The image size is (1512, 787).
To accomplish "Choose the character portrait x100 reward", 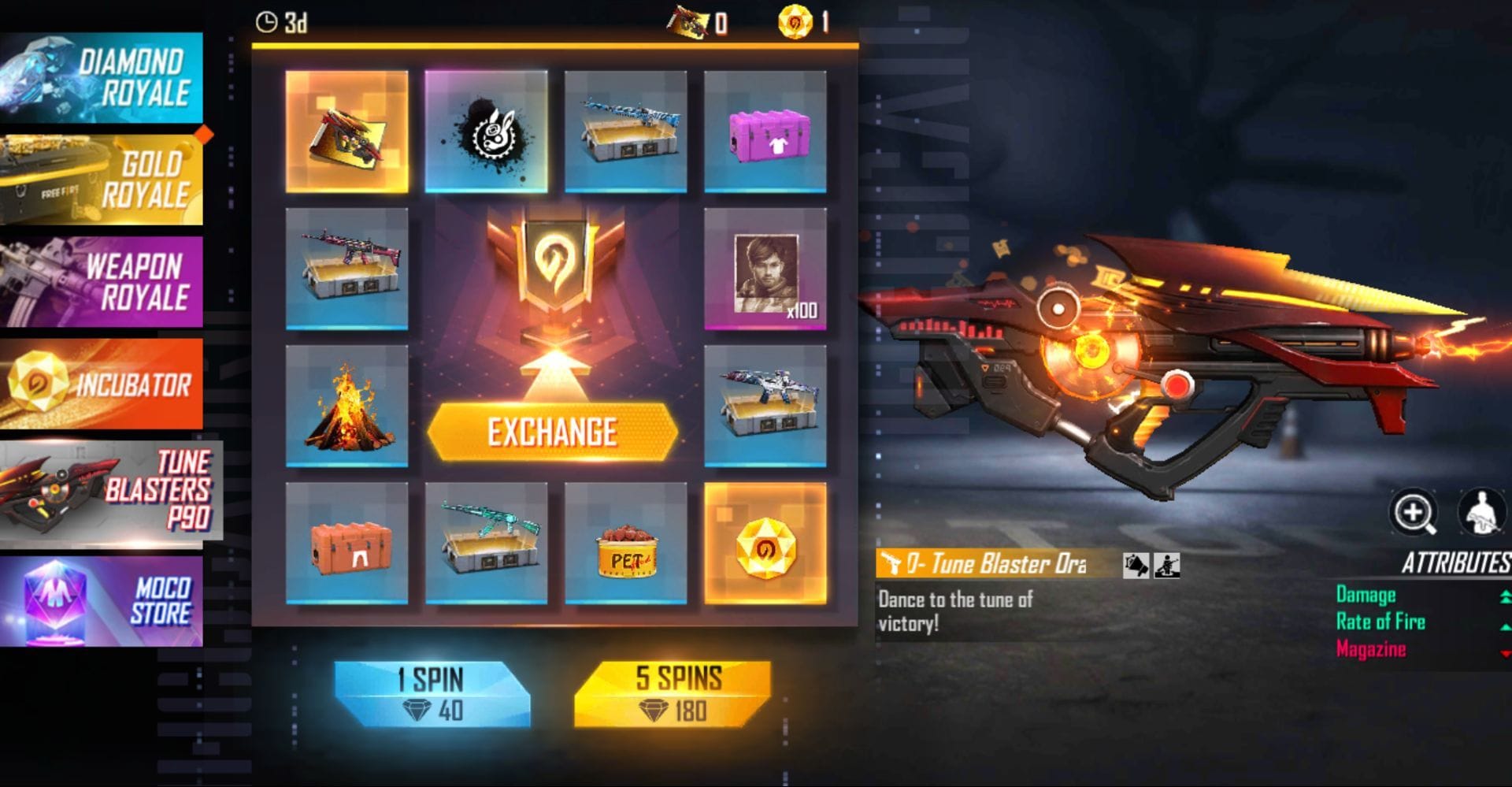I will (x=765, y=269).
